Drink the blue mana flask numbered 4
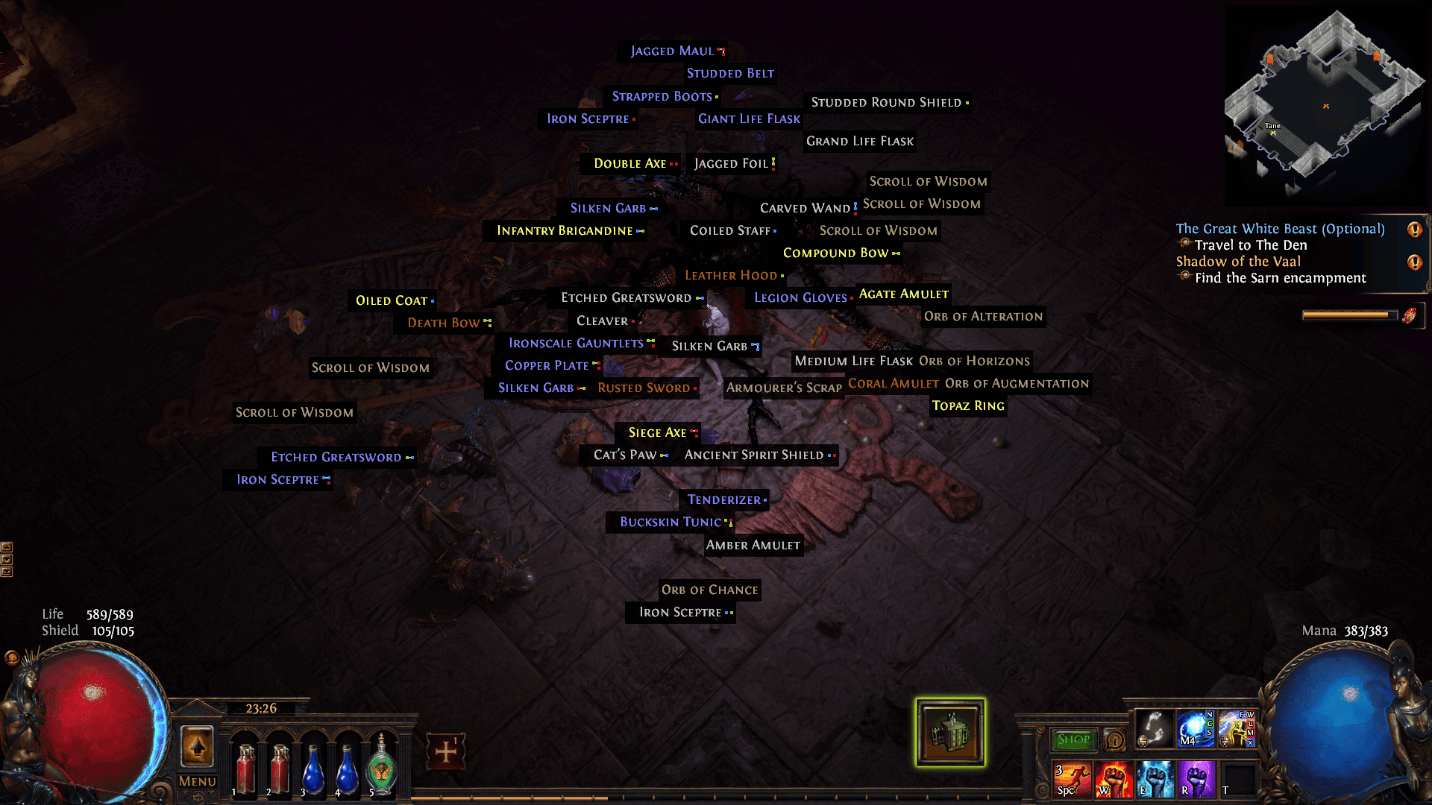1432x805 pixels. 348,768
